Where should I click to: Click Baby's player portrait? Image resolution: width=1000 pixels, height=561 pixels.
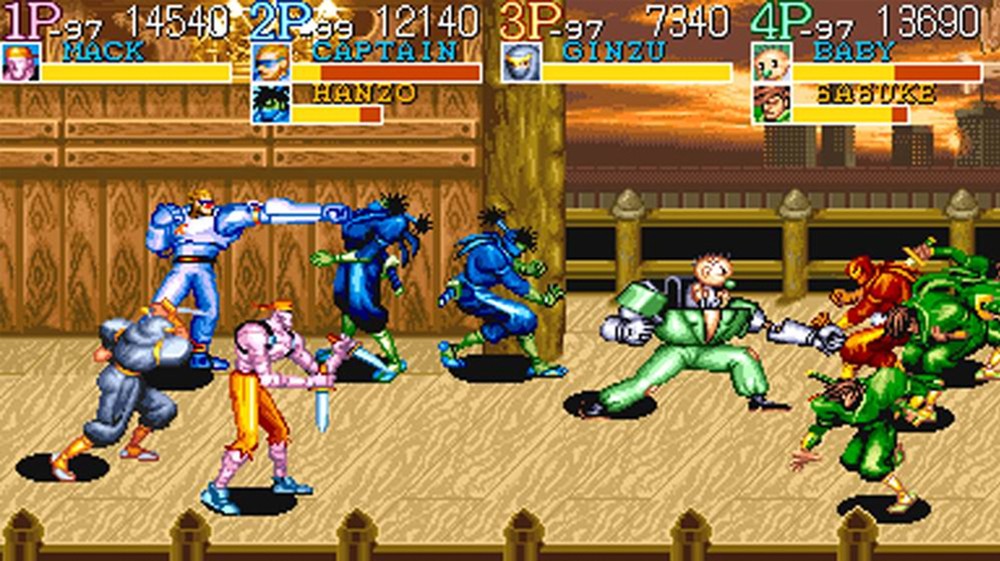tap(771, 62)
